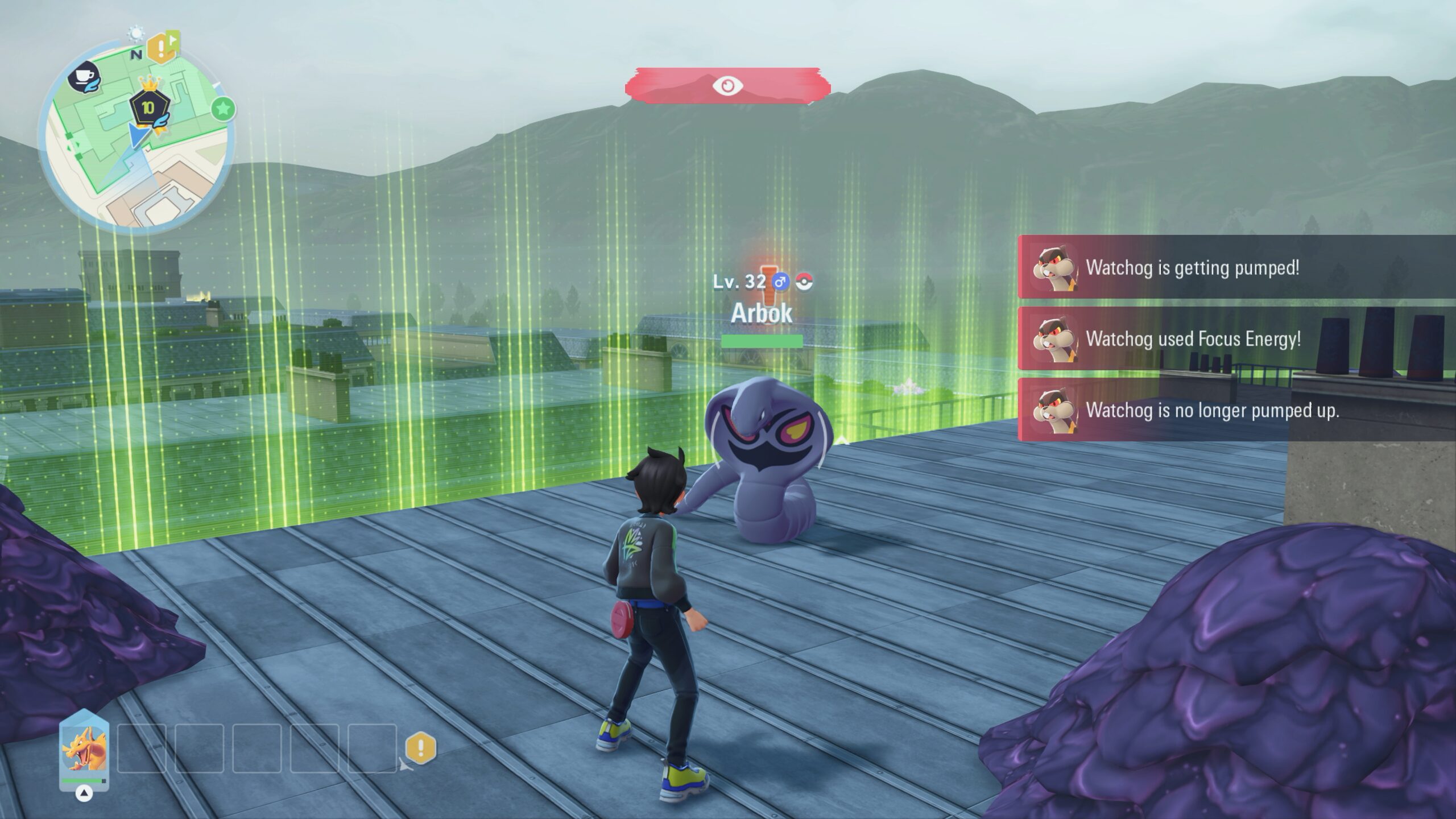Click the coffee cup café marker
The width and height of the screenshot is (1456, 819).
tap(84, 77)
